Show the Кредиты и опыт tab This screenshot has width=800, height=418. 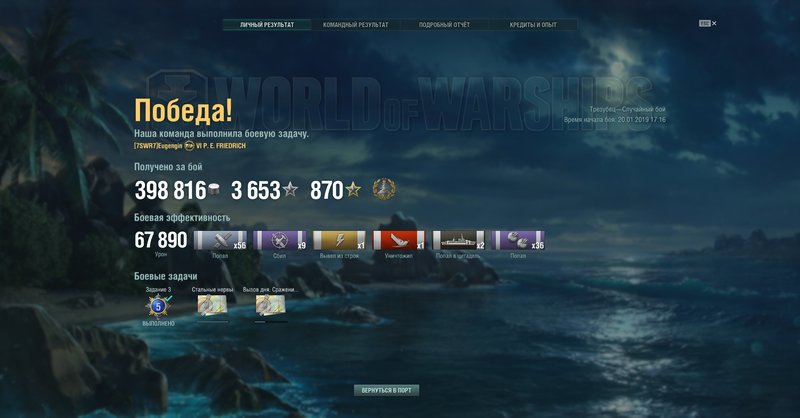point(533,24)
